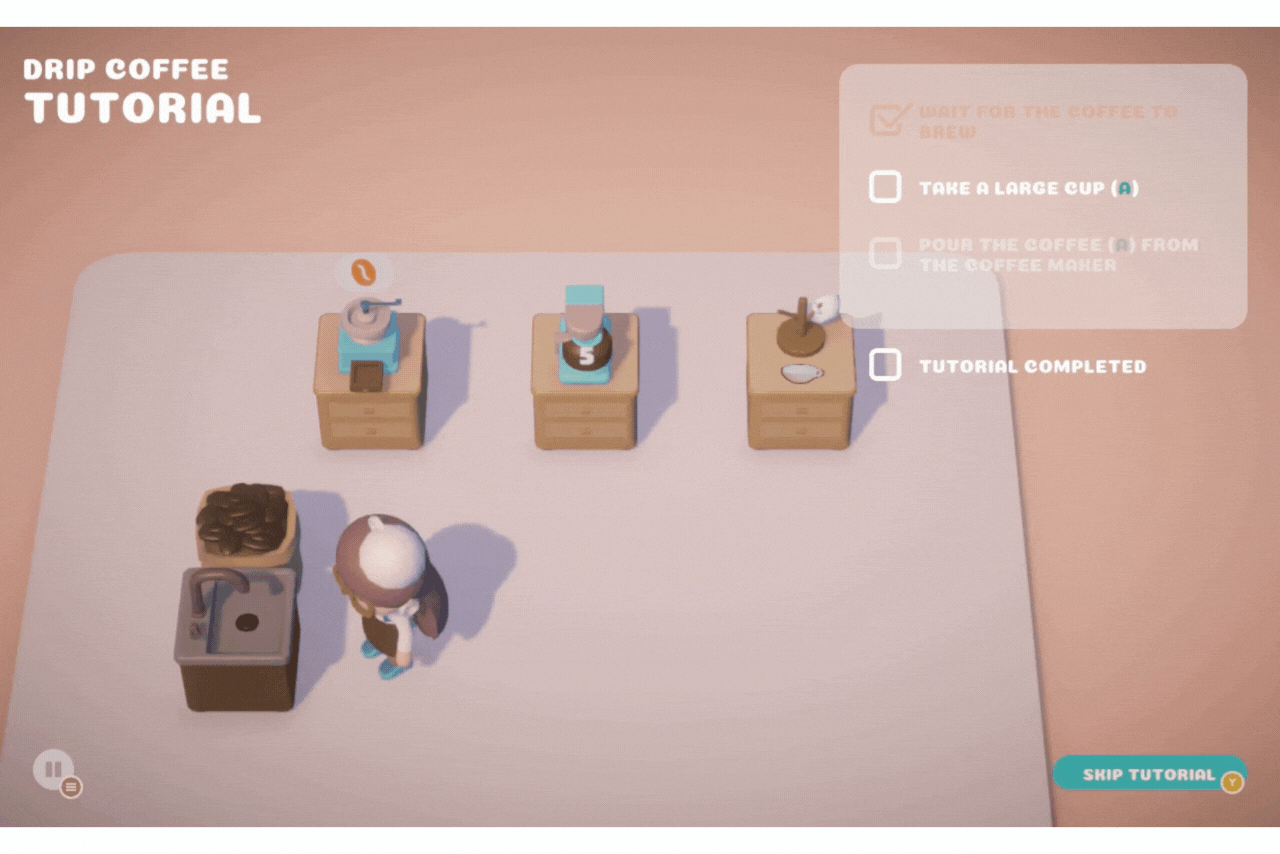Click the yellow Y button on Skip Tutorial
This screenshot has height=854, width=1280.
click(1234, 783)
